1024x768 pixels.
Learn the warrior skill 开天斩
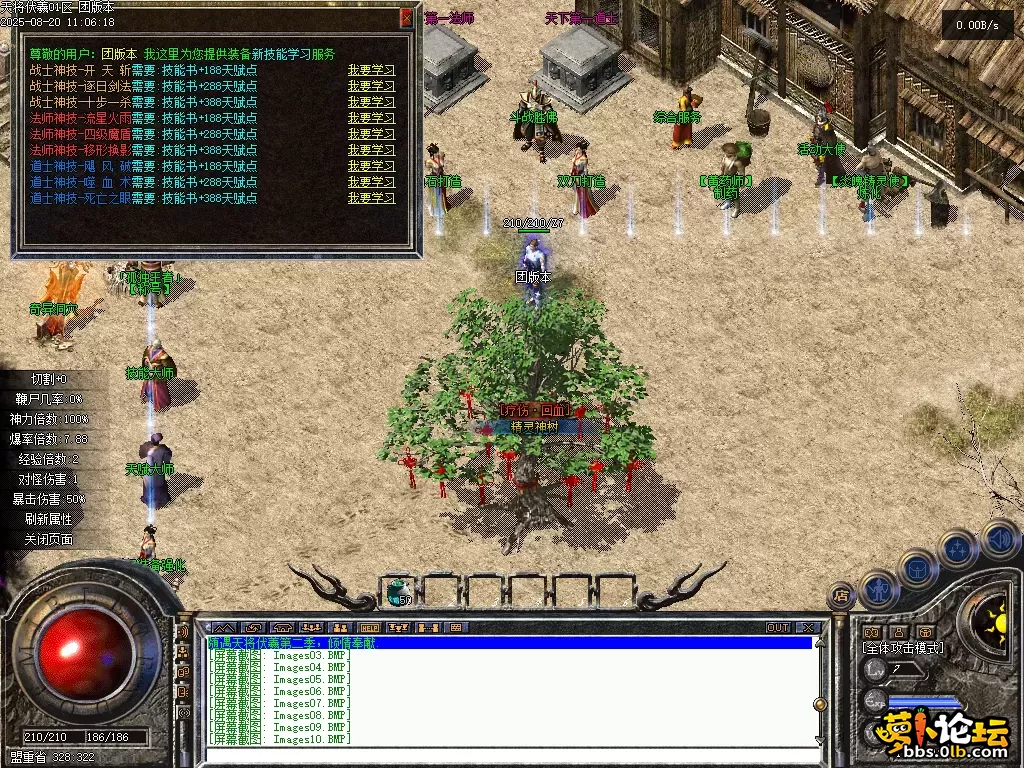[371, 70]
